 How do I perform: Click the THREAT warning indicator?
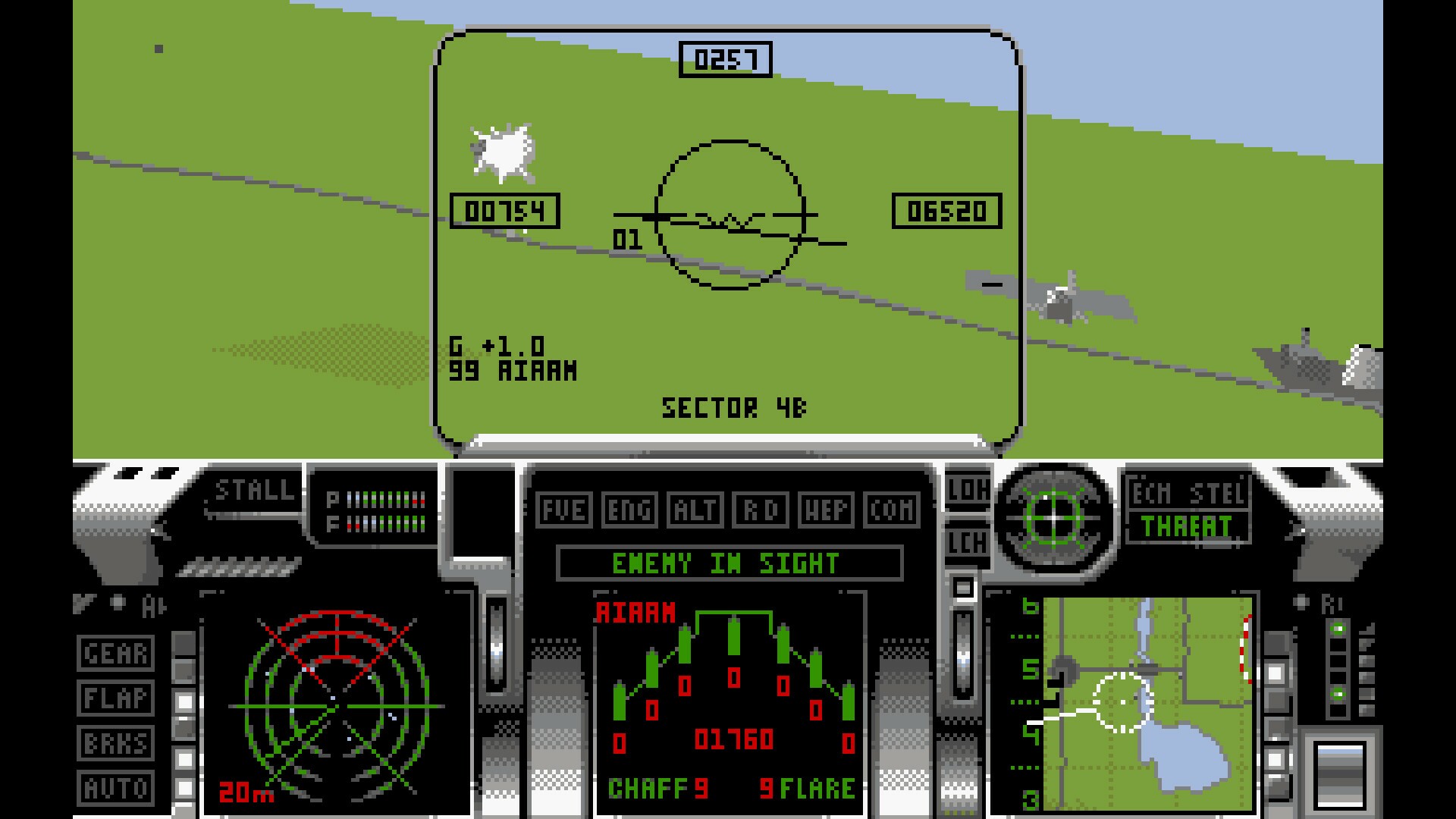[x=1186, y=527]
